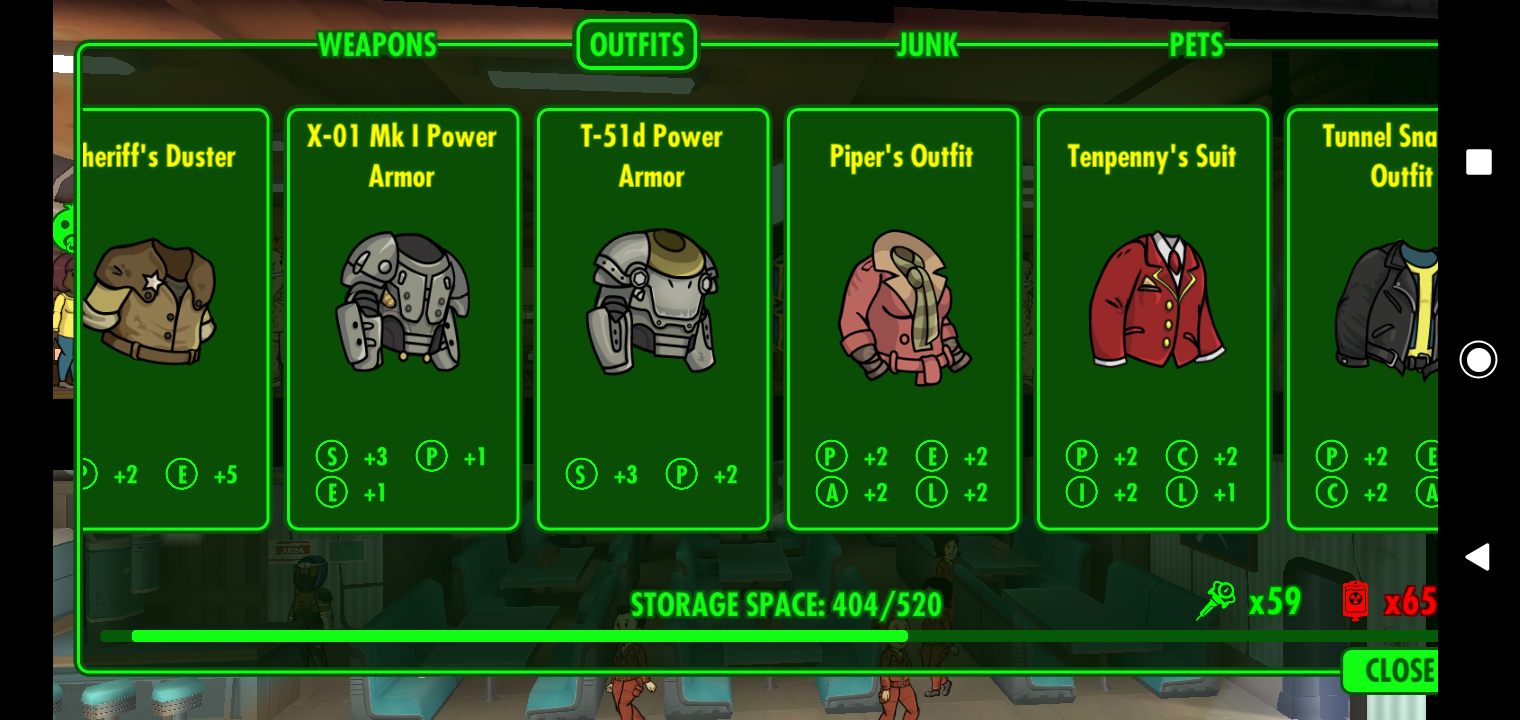Click the RadAway counter icon showing x65

[x=1355, y=601]
